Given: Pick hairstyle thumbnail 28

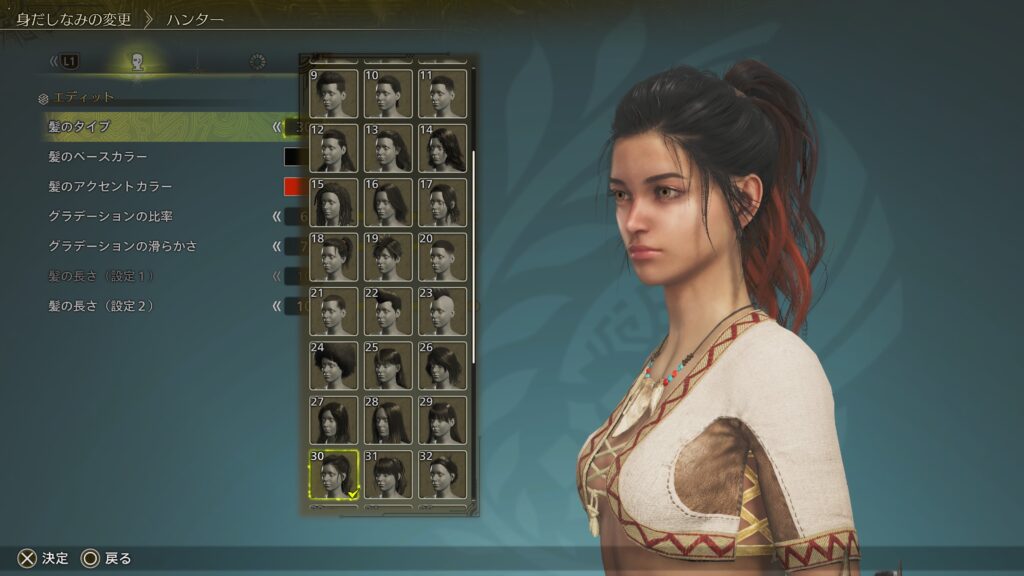Looking at the screenshot, I should [x=388, y=420].
